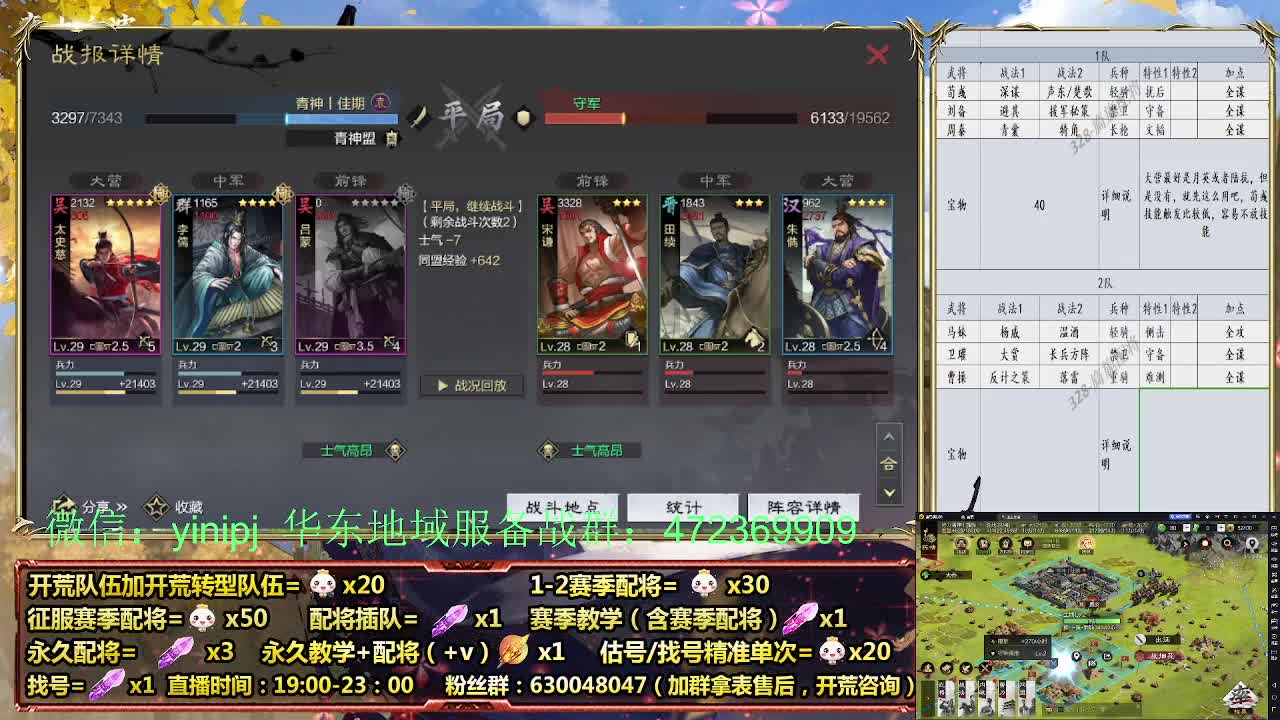Click the 分享 share icon

click(67, 506)
